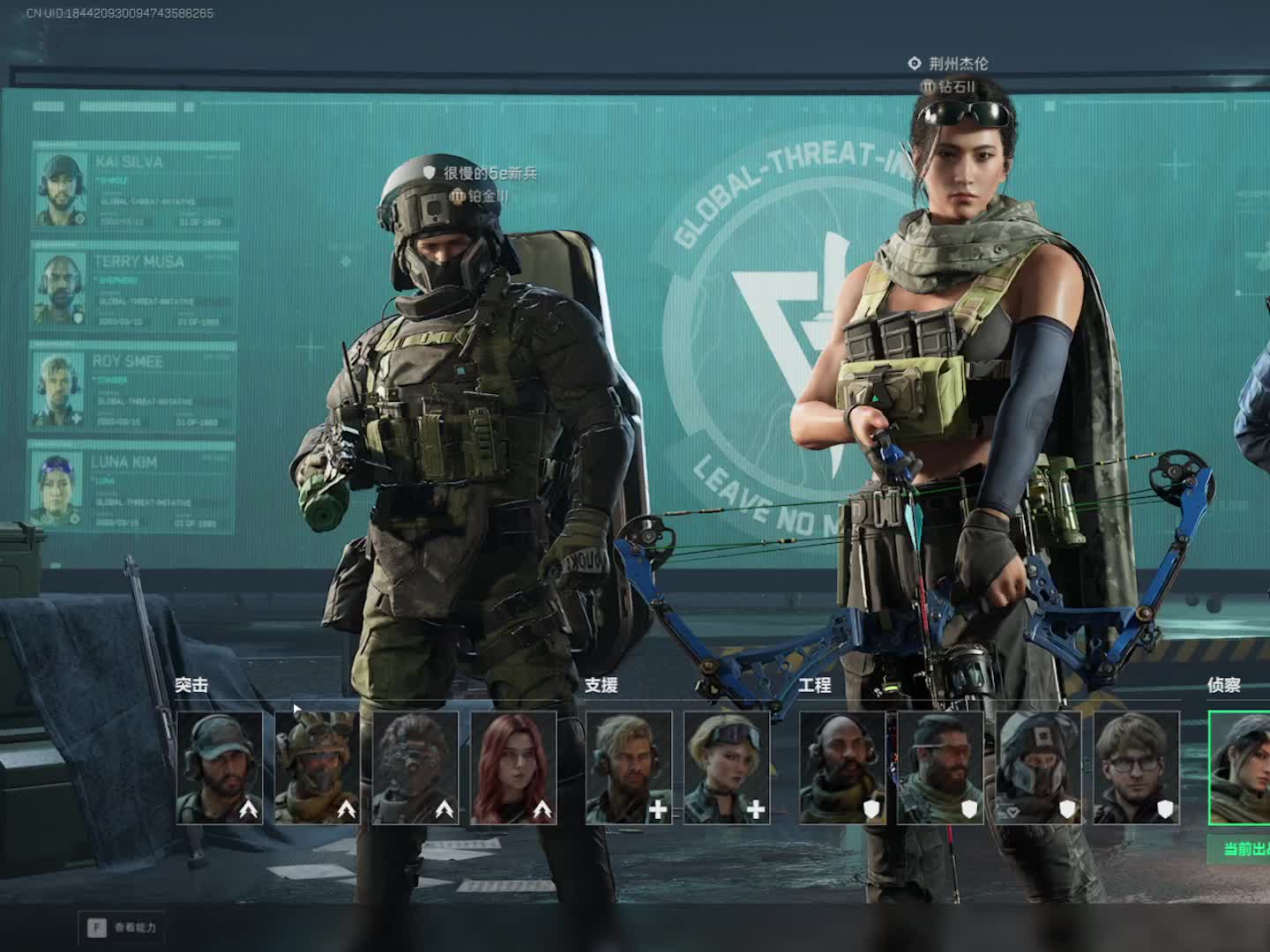The width and height of the screenshot is (1270, 952).
Task: Choose the blond male support operator with headset
Action: pos(629,767)
